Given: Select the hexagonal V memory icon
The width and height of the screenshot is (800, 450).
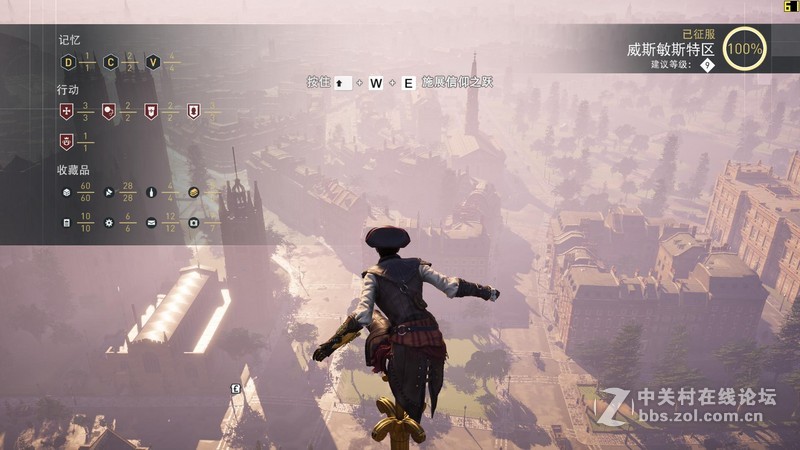Looking at the screenshot, I should (x=153, y=62).
